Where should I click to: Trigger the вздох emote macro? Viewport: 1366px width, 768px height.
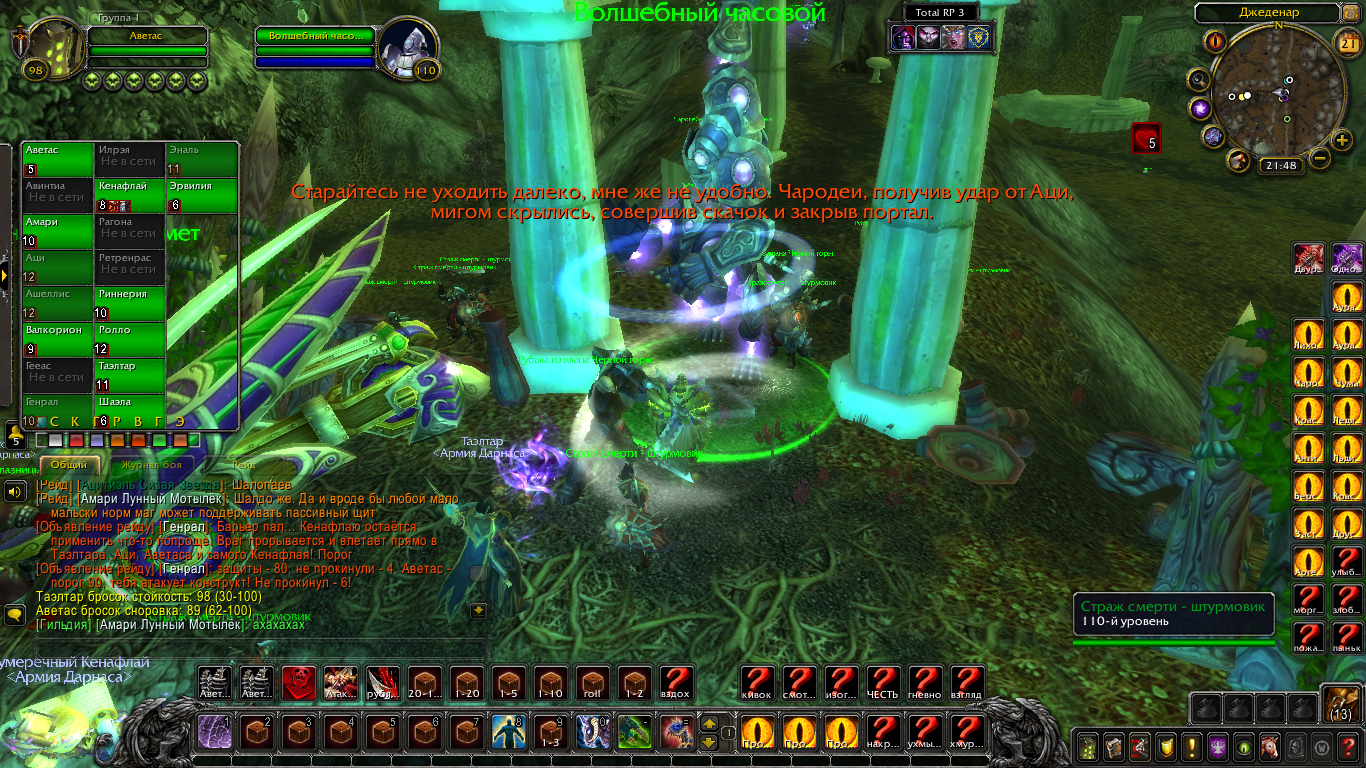677,683
